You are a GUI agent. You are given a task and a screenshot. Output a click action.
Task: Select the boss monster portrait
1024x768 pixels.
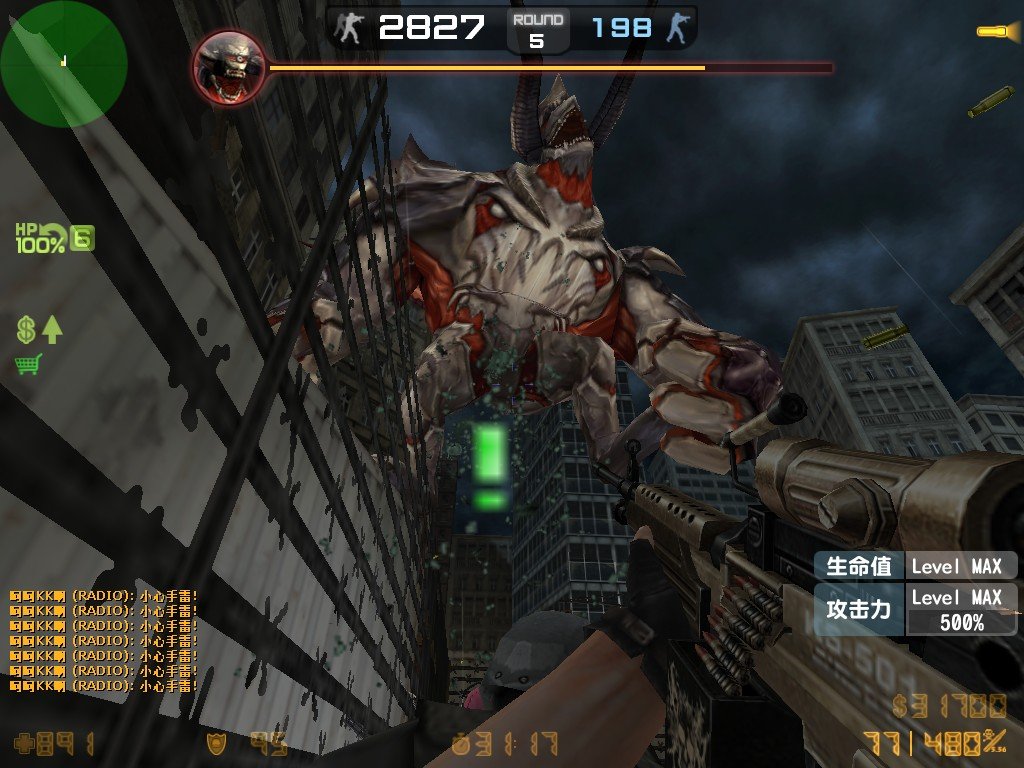tap(229, 67)
